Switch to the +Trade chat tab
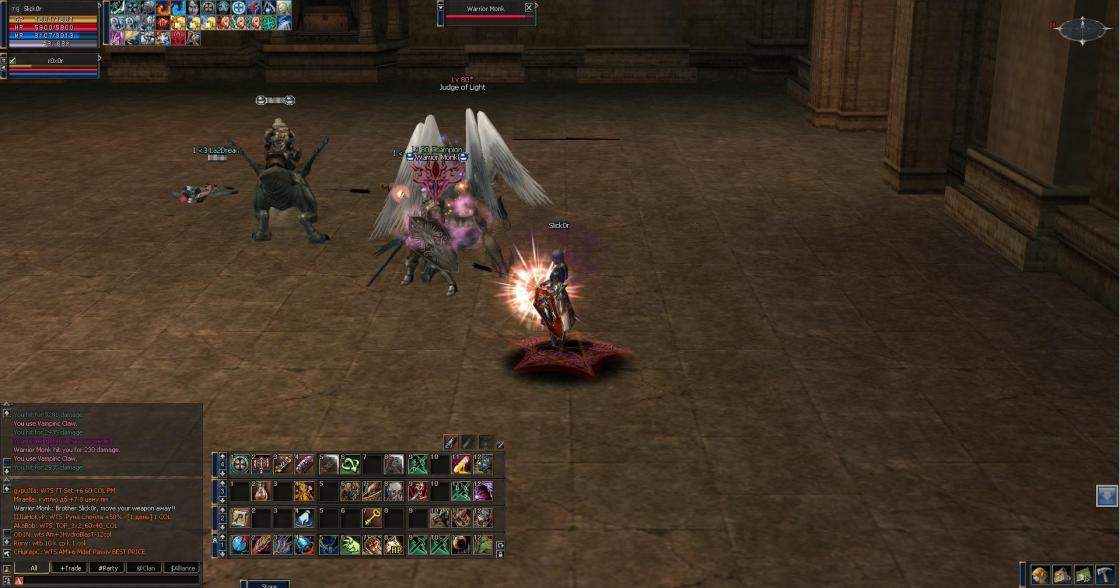The image size is (1120, 588). point(71,568)
